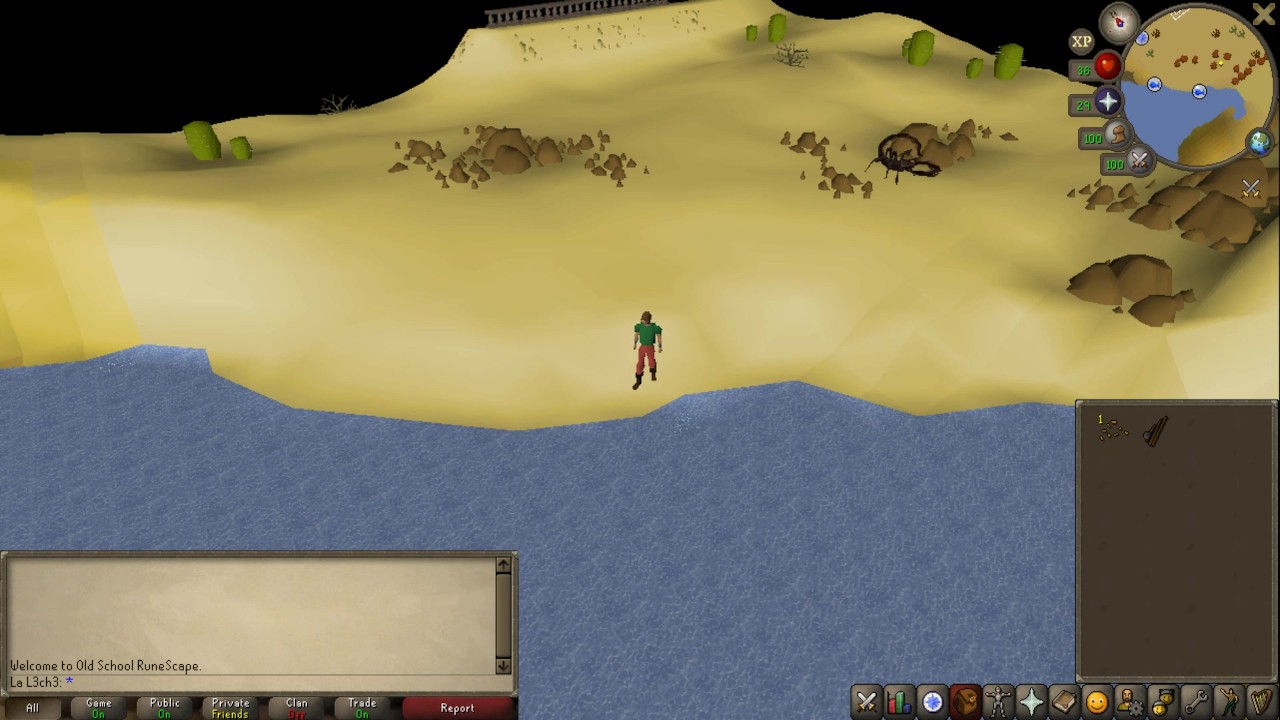The width and height of the screenshot is (1280, 720).
Task: Close the window with the top-right X
Action: click(x=1263, y=14)
